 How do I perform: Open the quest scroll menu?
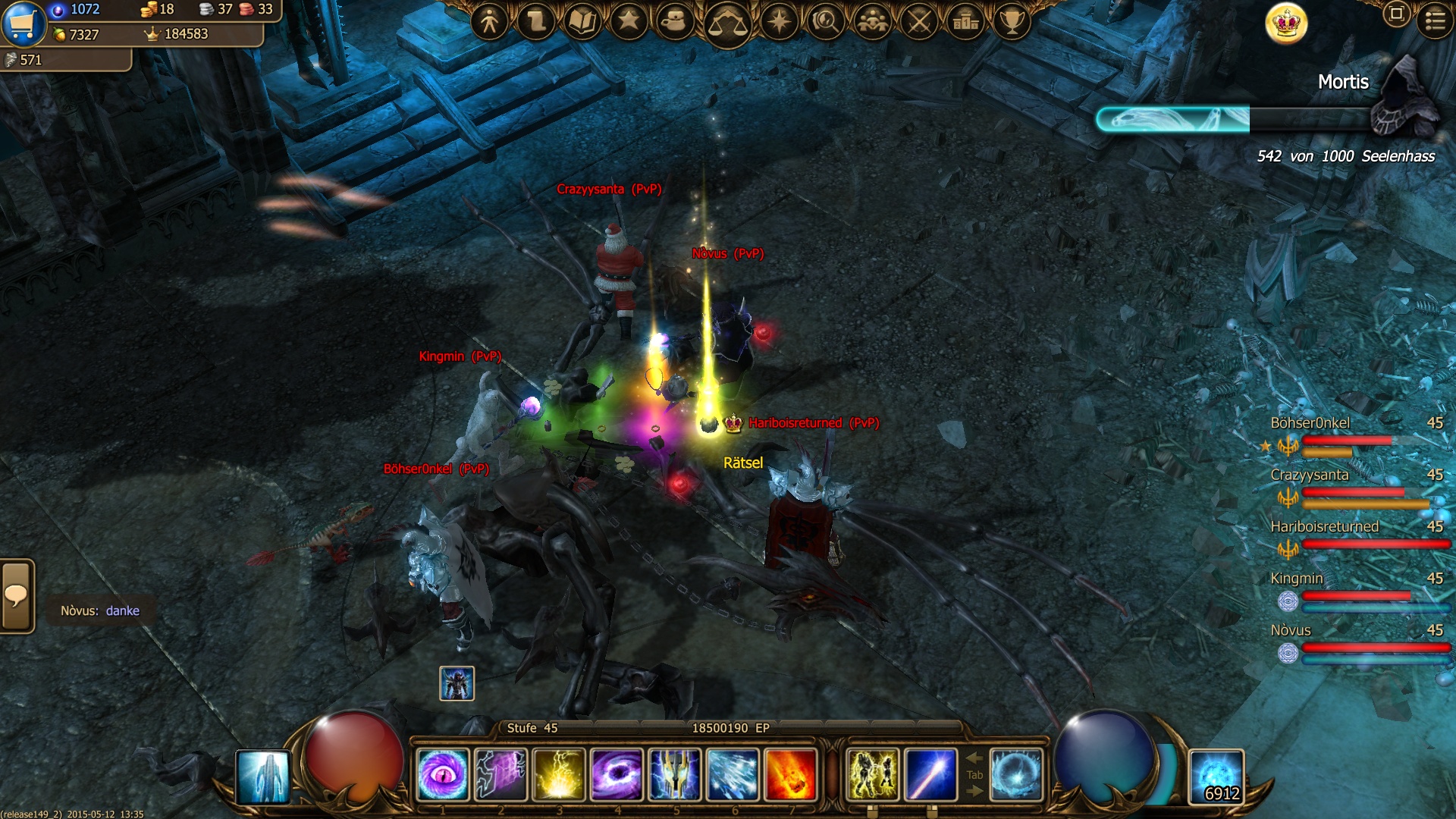535,22
